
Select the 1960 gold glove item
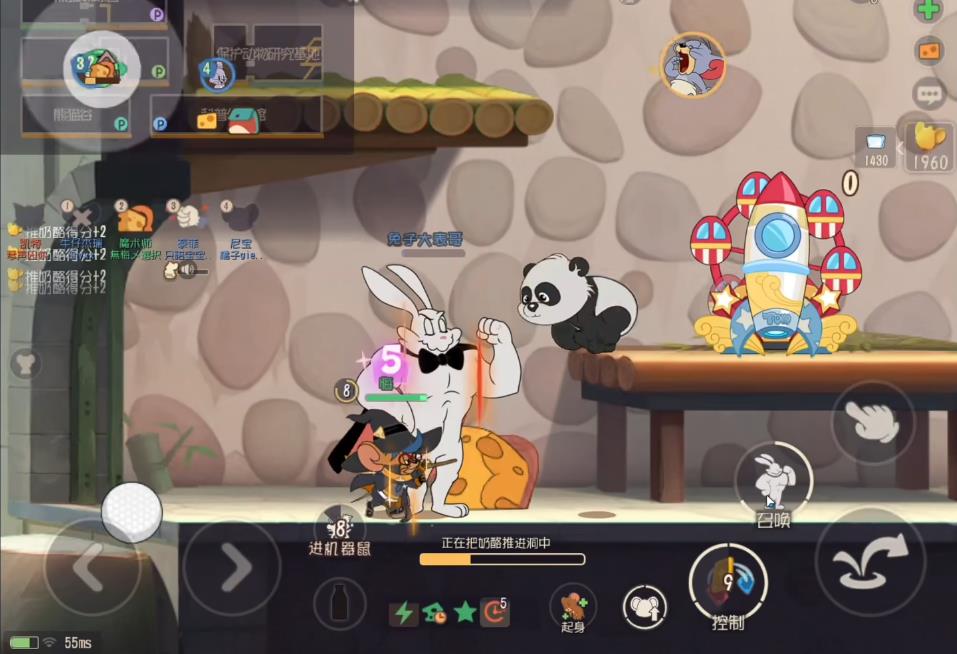930,146
